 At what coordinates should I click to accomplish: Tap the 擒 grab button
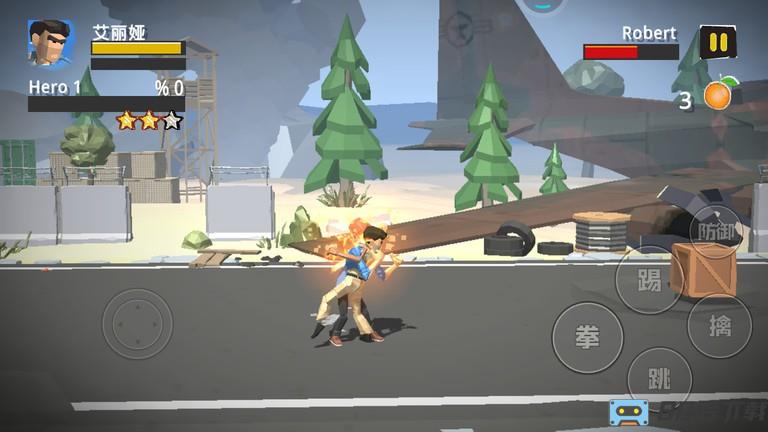point(719,326)
